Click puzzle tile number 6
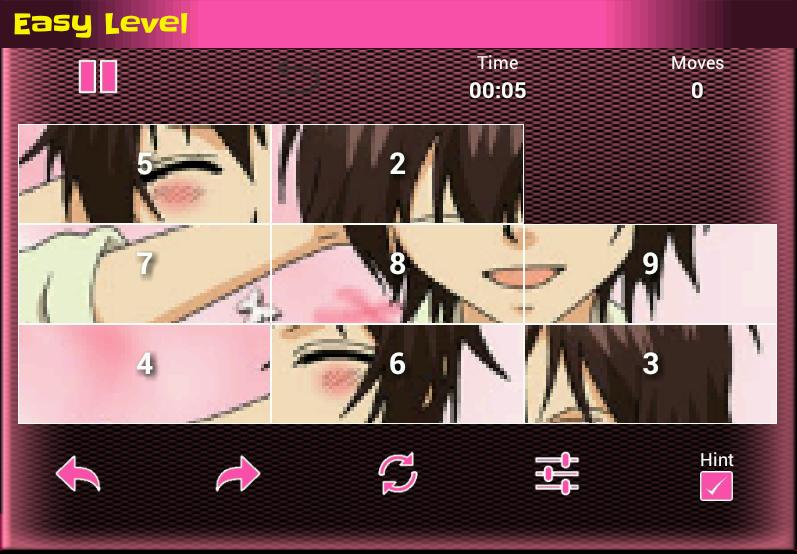 point(398,373)
